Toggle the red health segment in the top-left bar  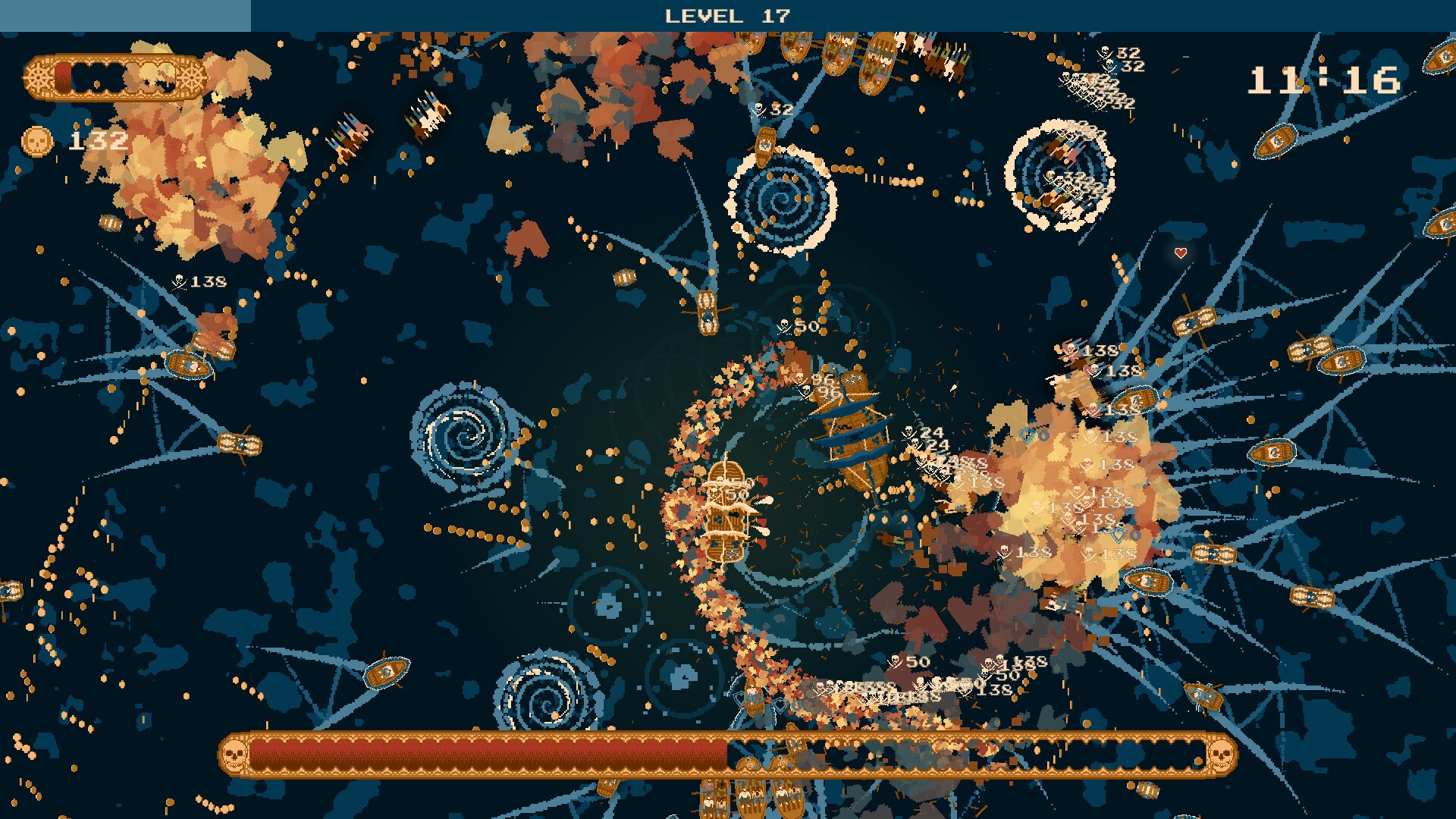[63, 76]
